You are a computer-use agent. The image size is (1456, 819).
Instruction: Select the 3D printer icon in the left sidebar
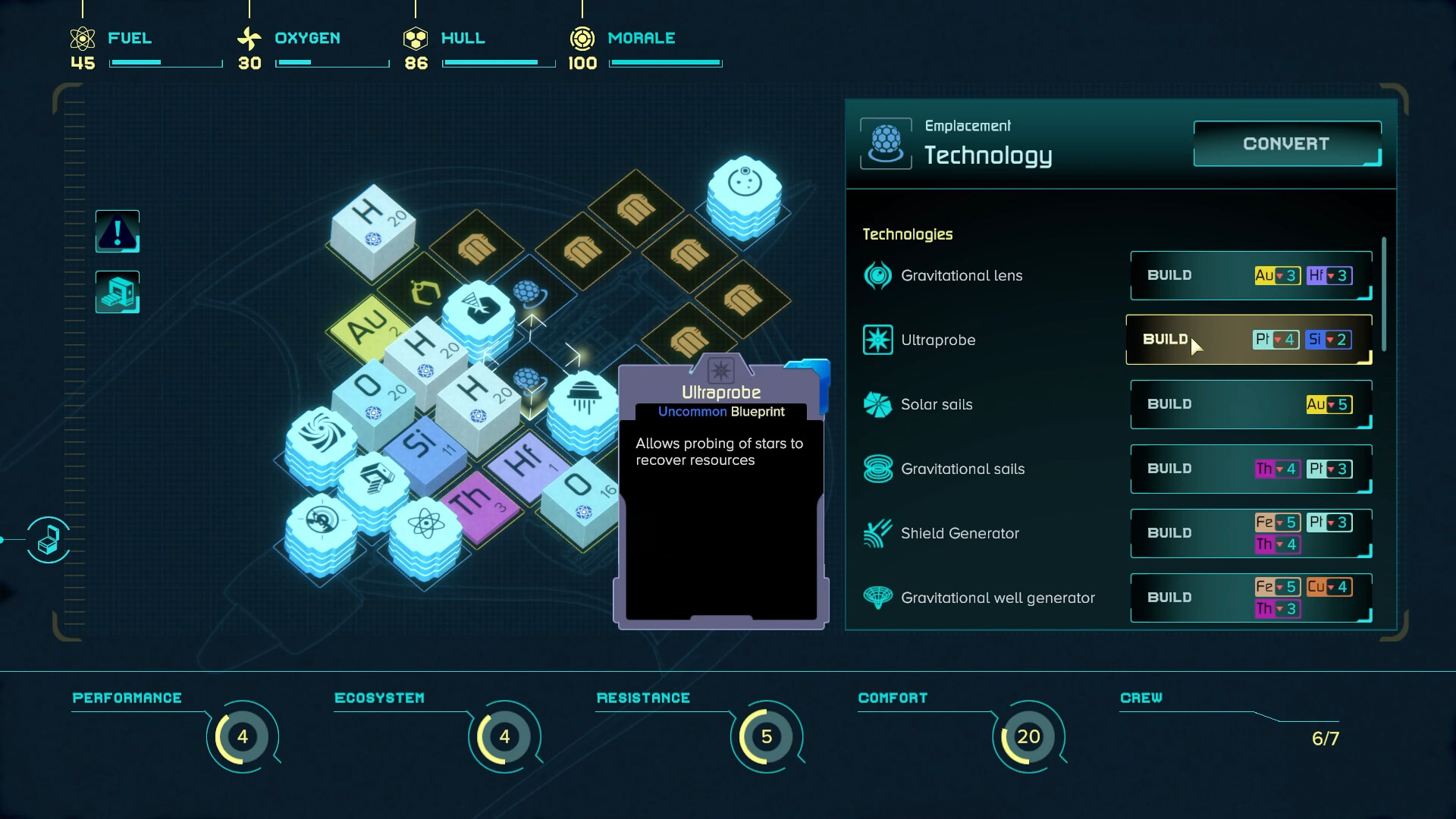click(116, 292)
